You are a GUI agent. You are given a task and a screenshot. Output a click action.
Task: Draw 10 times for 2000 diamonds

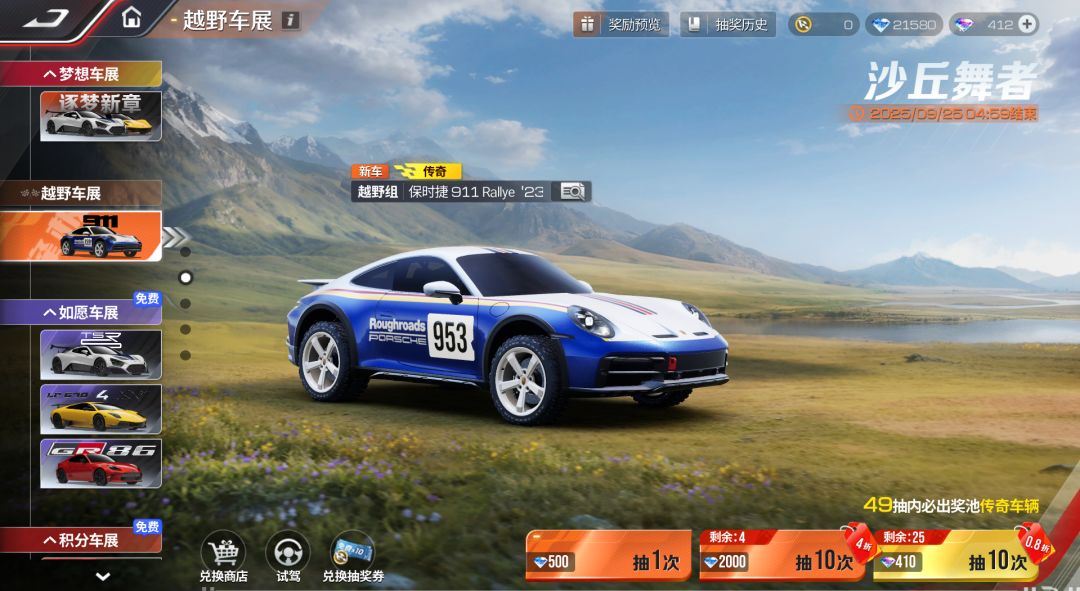pos(780,558)
